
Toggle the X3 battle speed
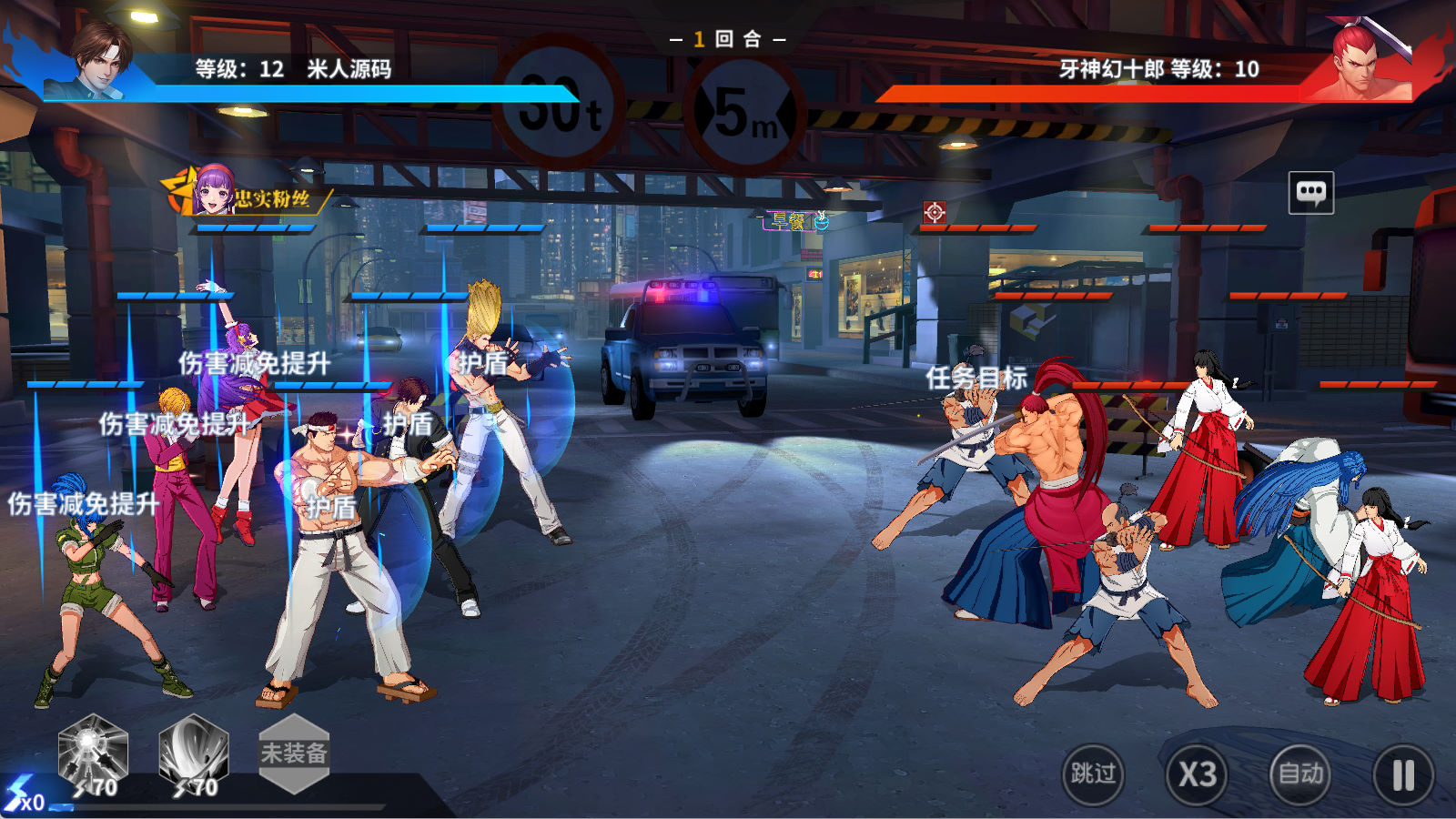1197,774
